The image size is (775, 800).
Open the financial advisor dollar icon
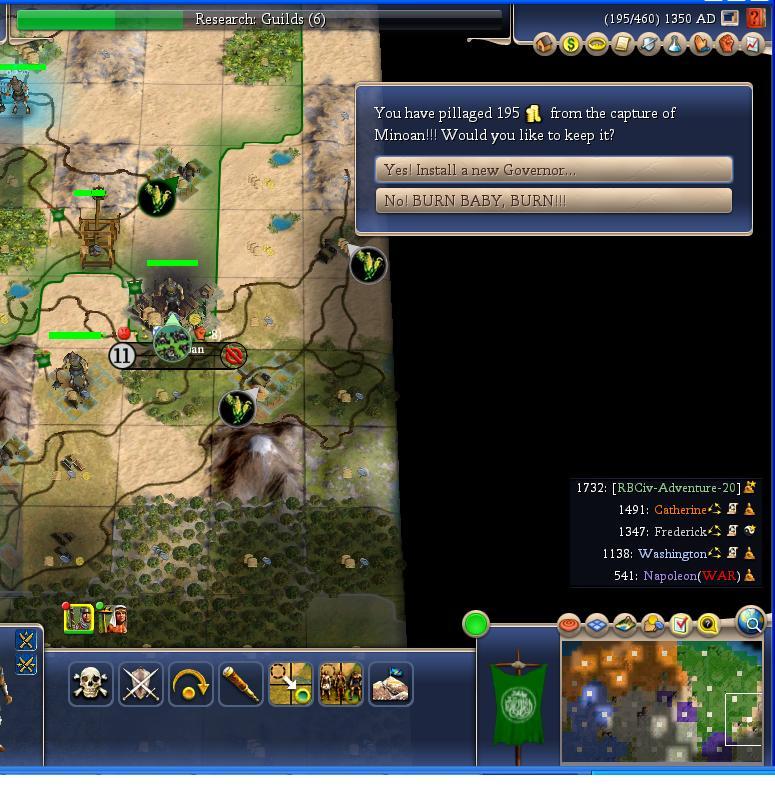[x=571, y=45]
